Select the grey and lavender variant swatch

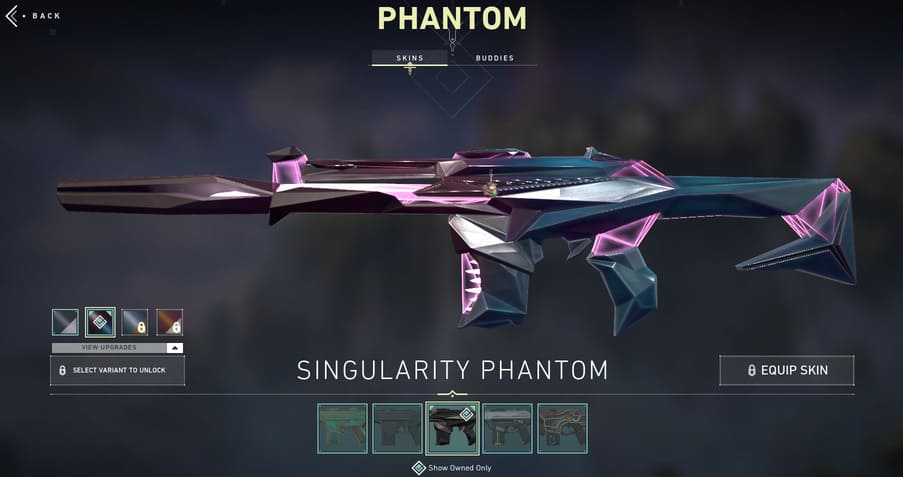pyautogui.click(x=65, y=322)
